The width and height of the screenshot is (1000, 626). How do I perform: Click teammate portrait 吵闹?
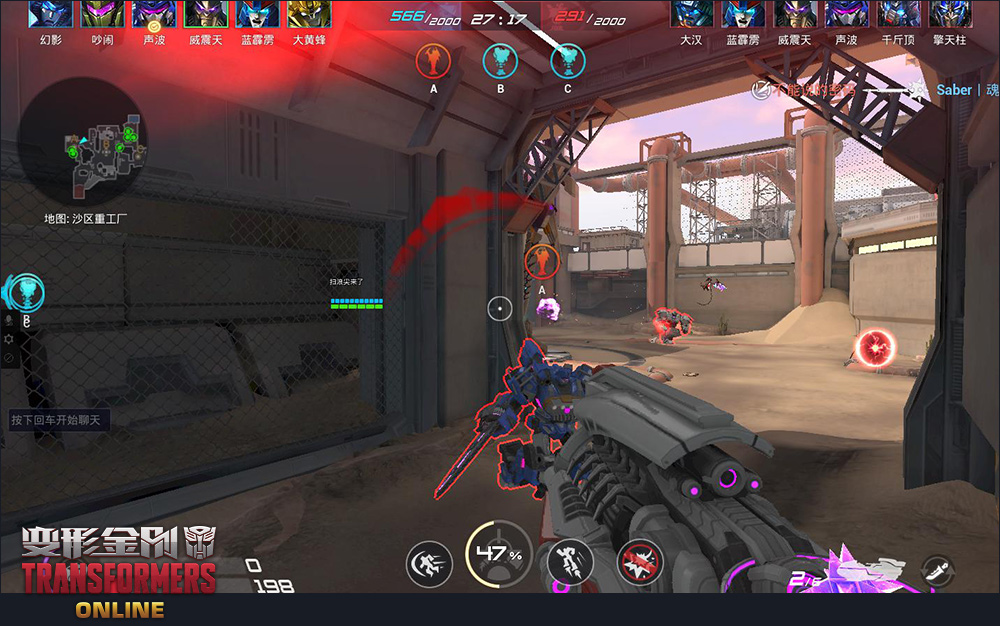tap(102, 14)
